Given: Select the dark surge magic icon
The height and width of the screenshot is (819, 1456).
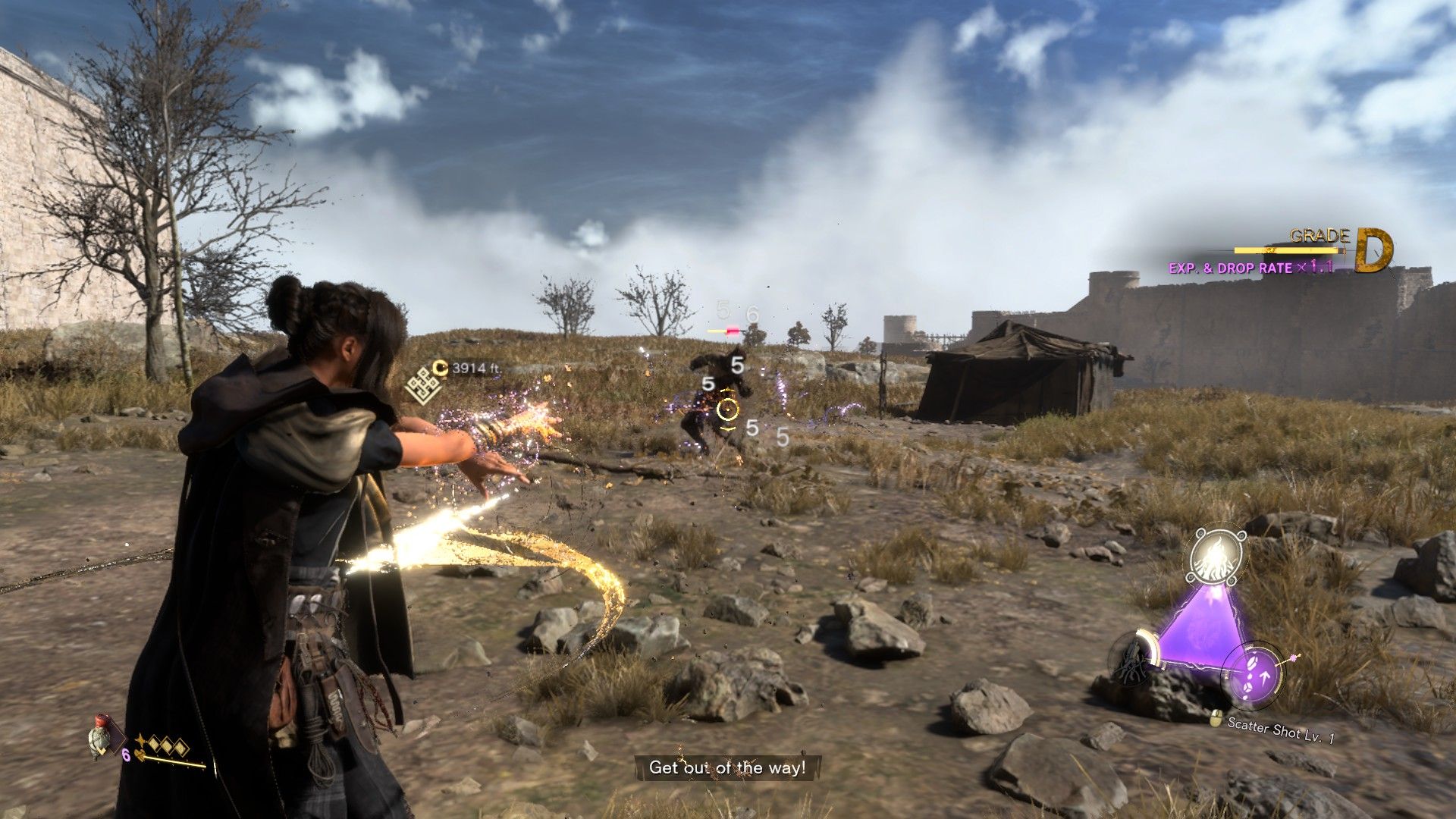Looking at the screenshot, I should (1133, 658).
